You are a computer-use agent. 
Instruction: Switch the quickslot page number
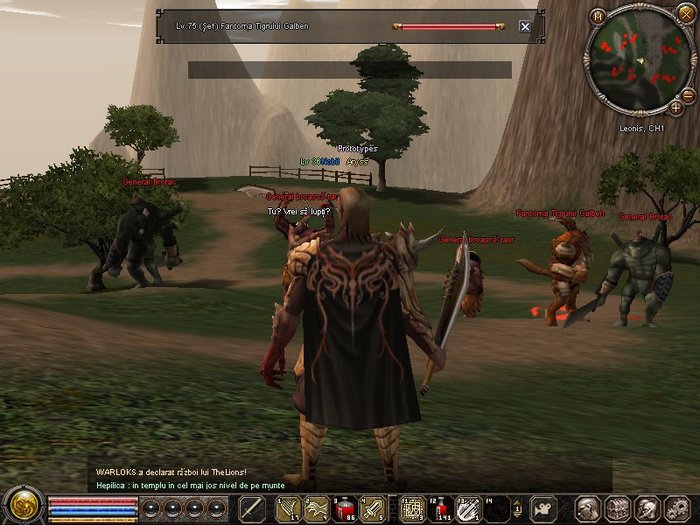pos(518,508)
